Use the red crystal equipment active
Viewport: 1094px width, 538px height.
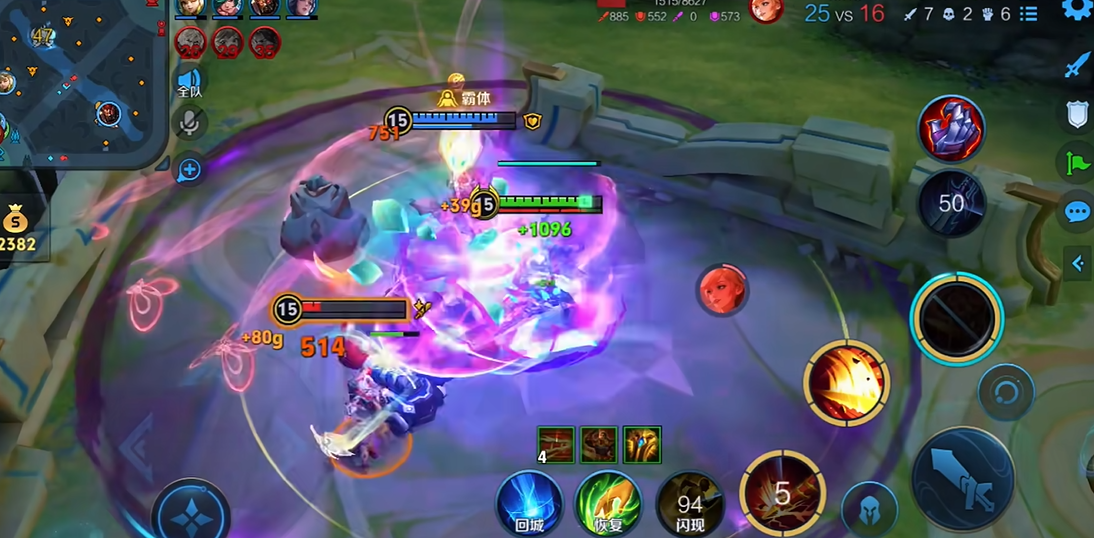tap(951, 128)
